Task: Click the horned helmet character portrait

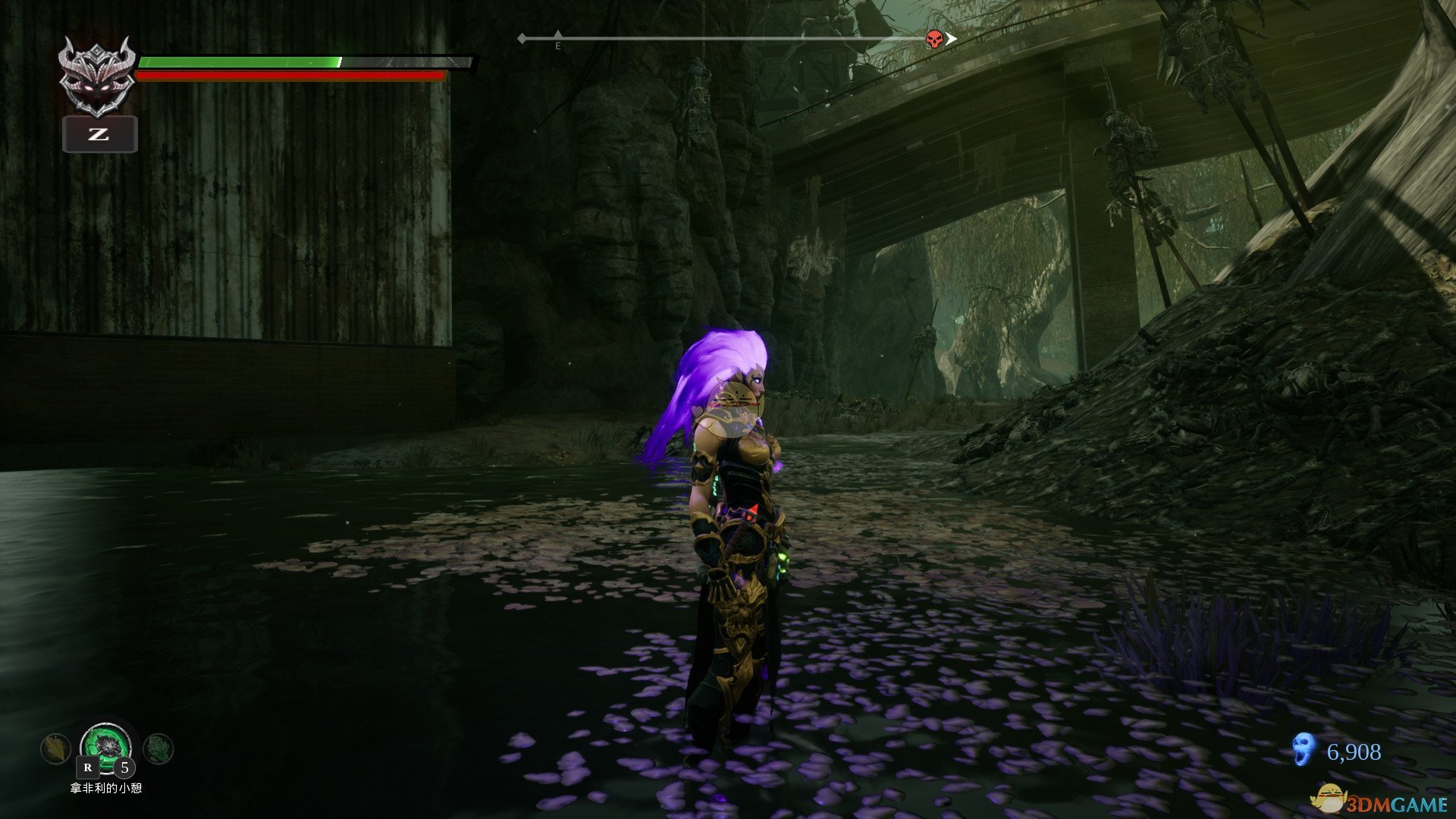Action: (x=98, y=78)
